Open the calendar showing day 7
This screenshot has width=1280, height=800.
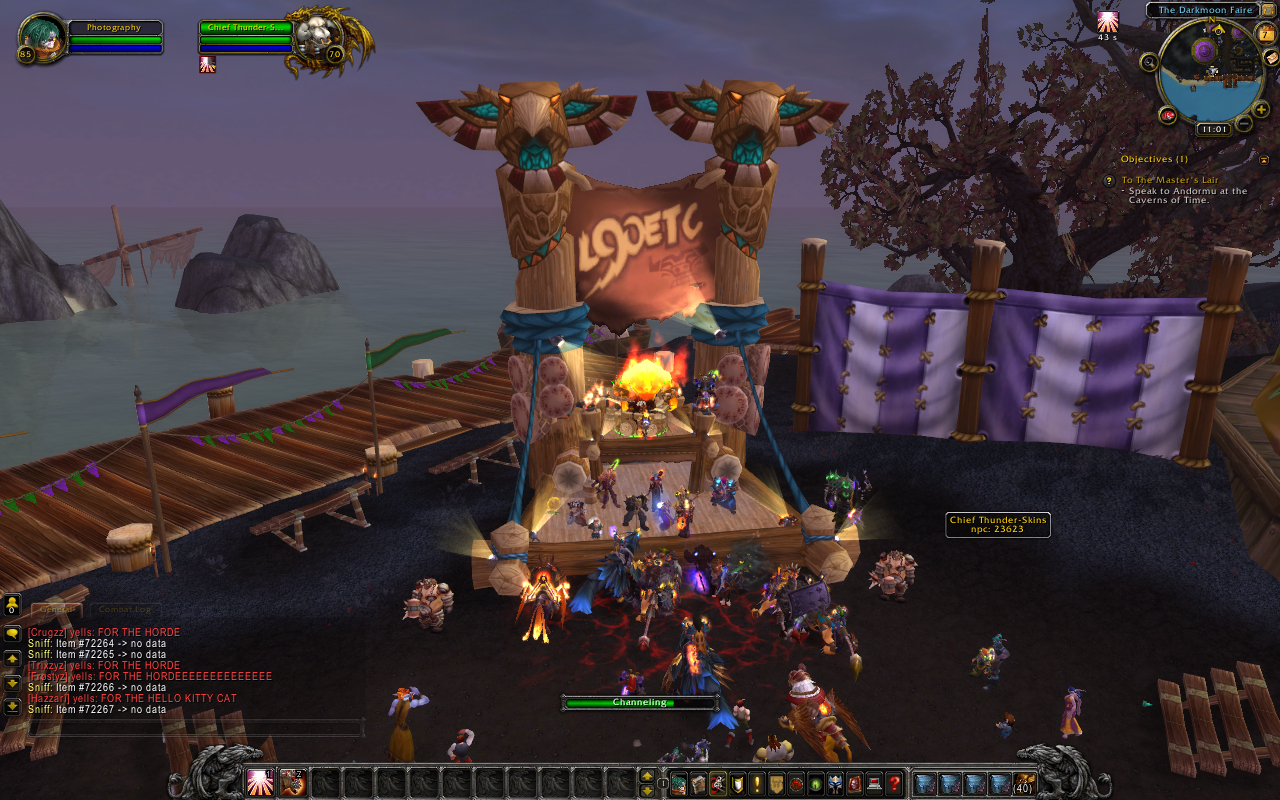(1266, 34)
